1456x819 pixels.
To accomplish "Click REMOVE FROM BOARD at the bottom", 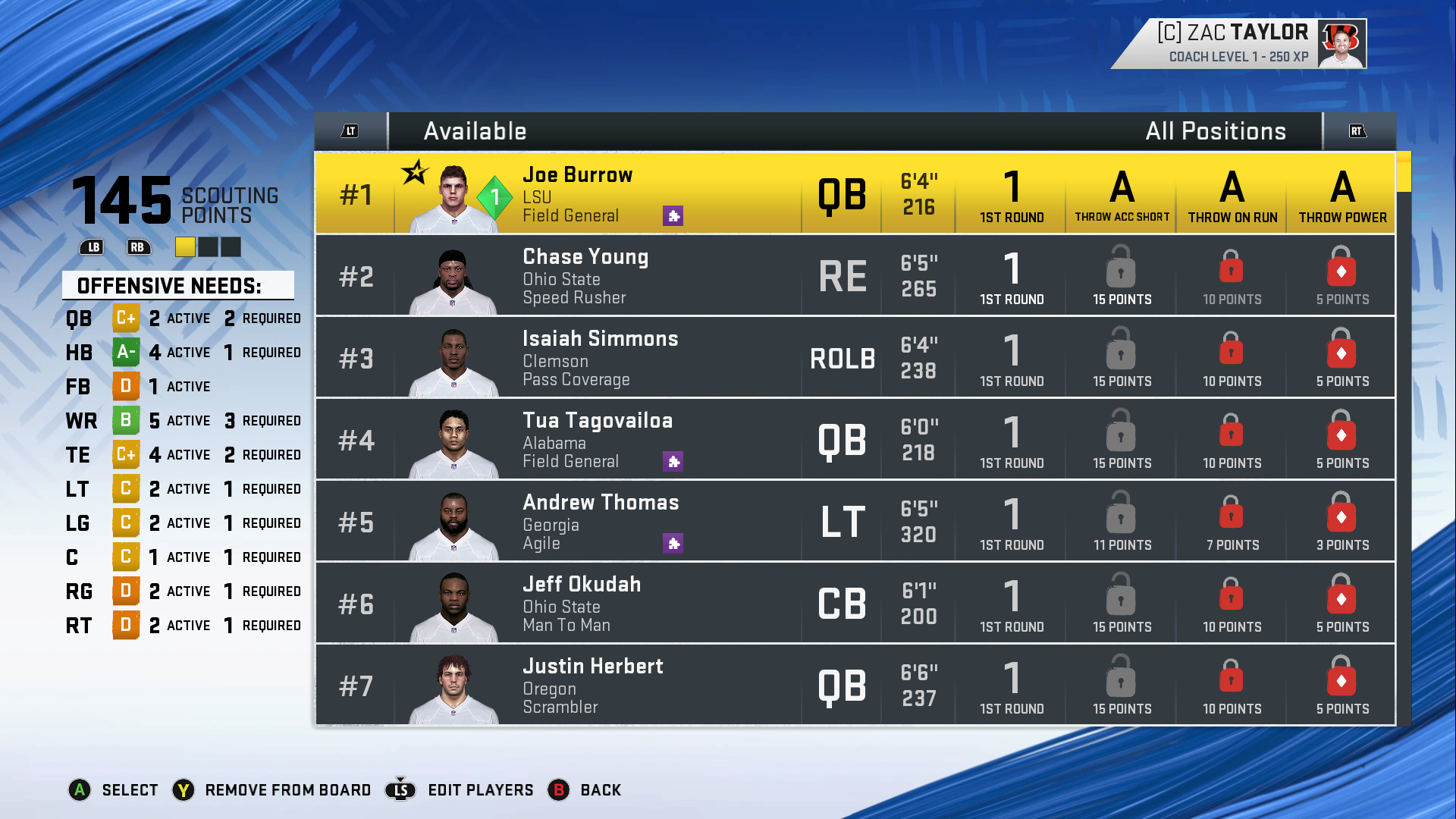I will [x=287, y=789].
